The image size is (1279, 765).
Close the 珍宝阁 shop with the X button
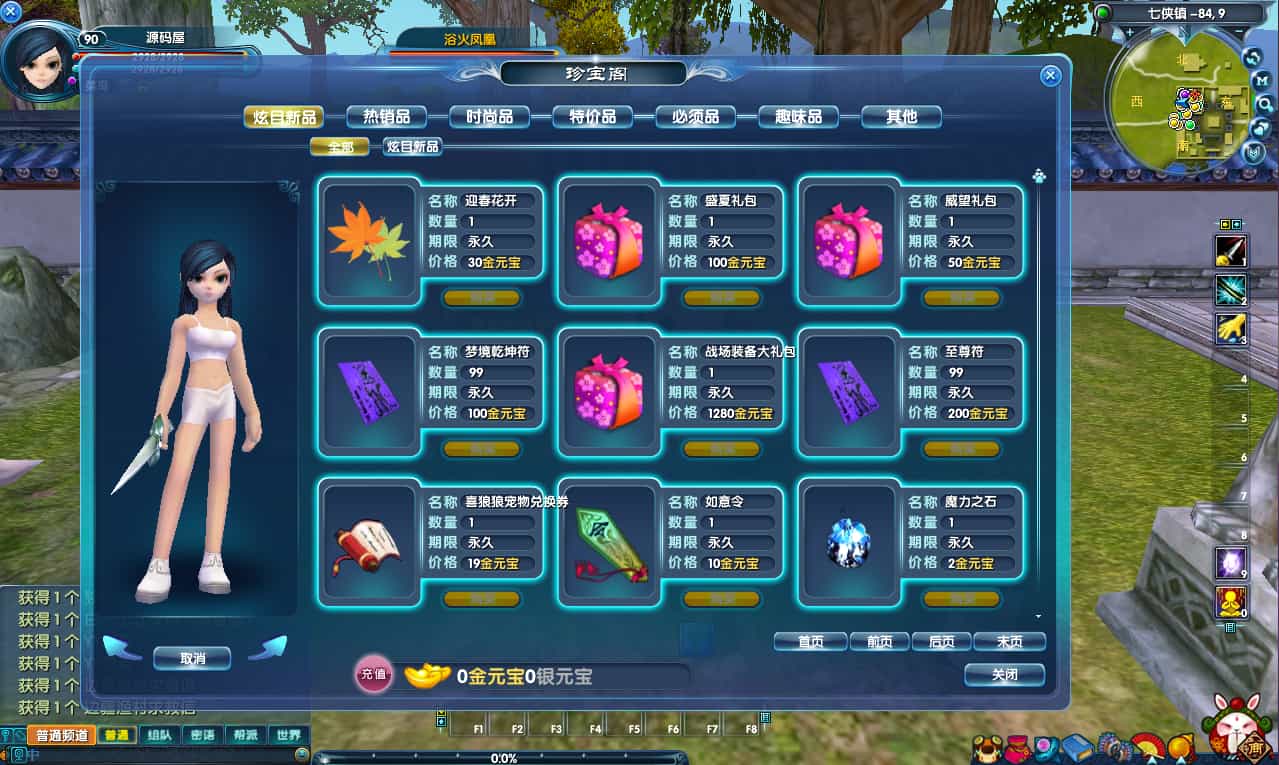pyautogui.click(x=1050, y=75)
